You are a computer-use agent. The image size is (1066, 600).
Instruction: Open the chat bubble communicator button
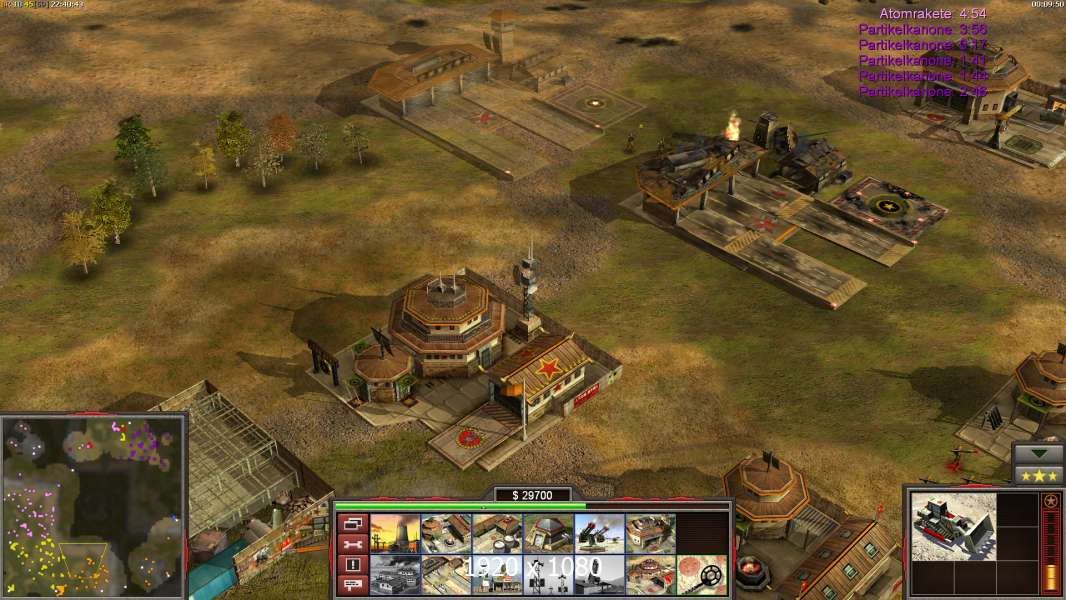[x=352, y=585]
